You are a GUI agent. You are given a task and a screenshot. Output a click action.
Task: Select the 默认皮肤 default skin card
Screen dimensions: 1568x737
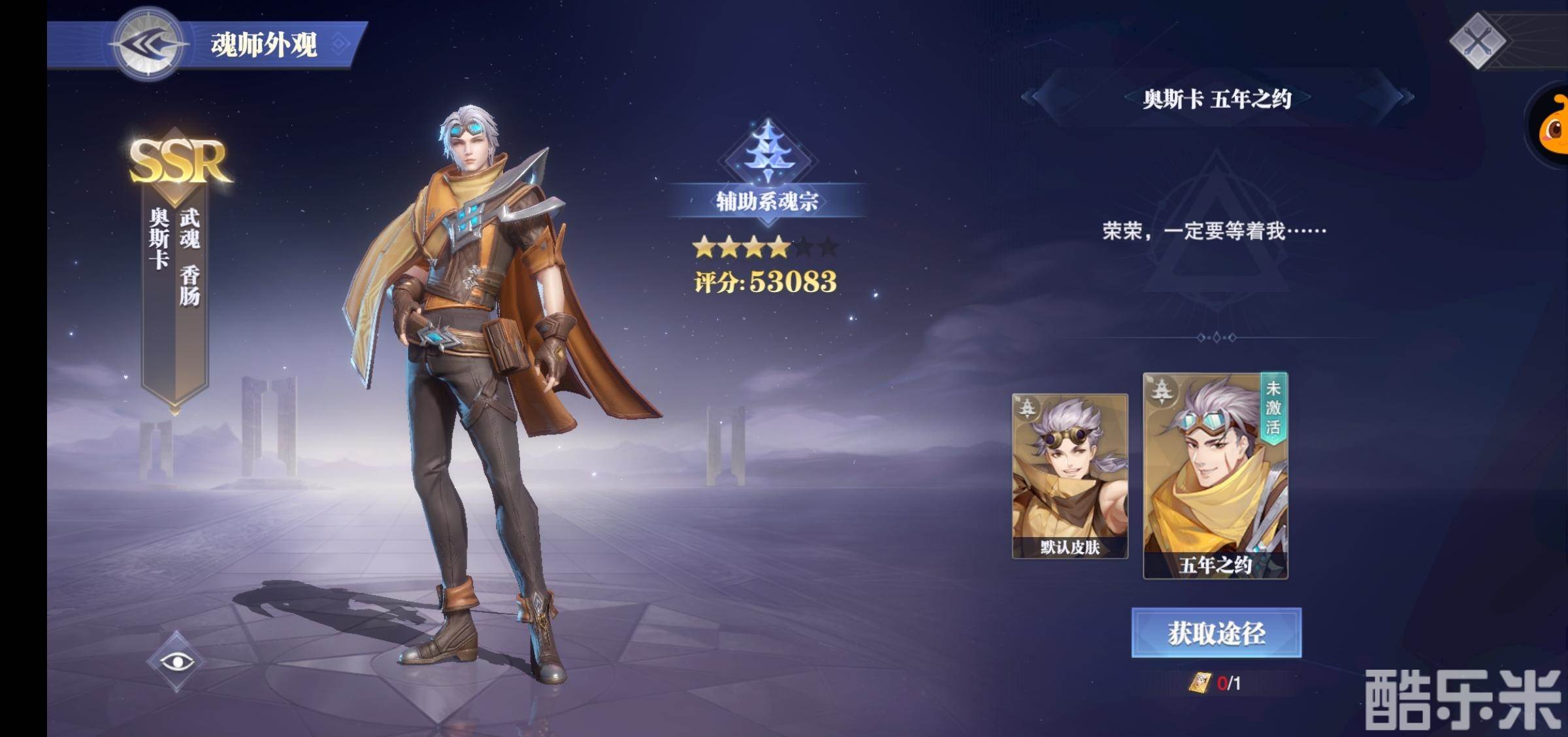tap(1070, 476)
